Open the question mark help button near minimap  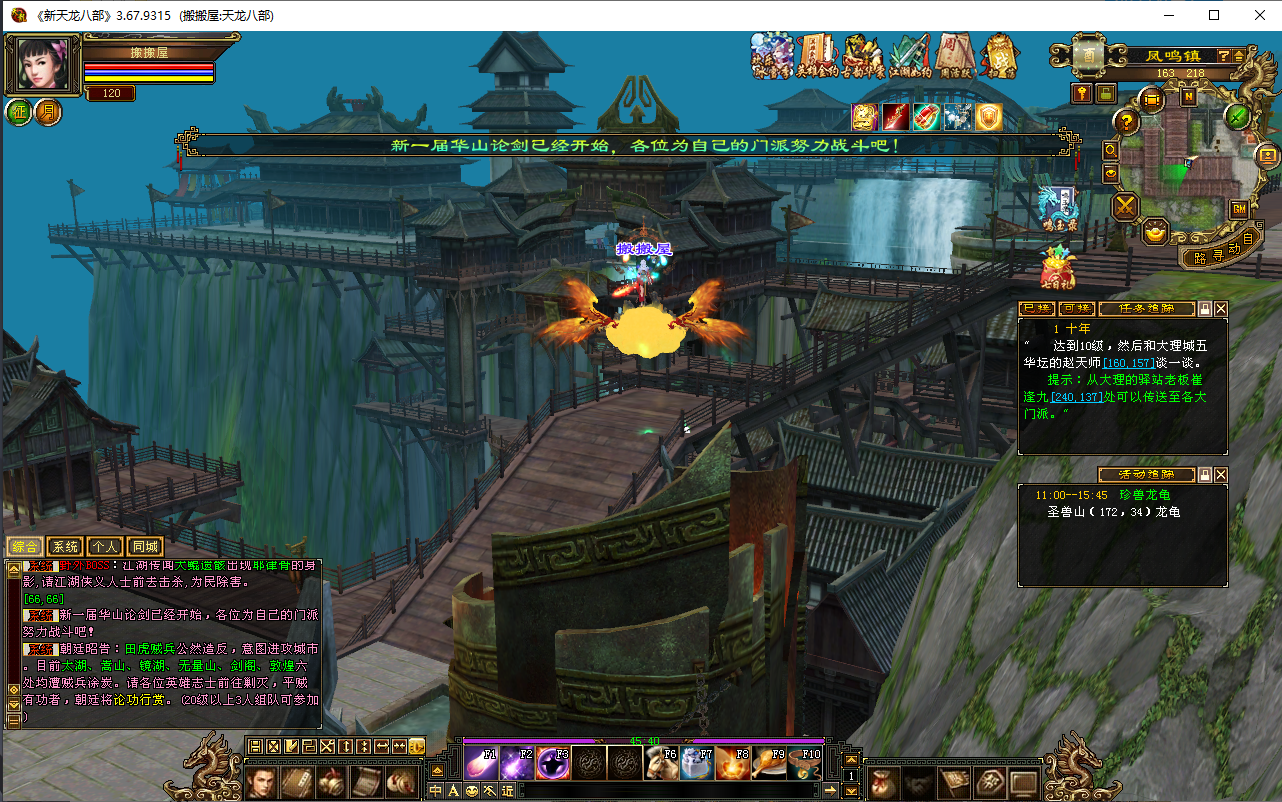click(1127, 122)
